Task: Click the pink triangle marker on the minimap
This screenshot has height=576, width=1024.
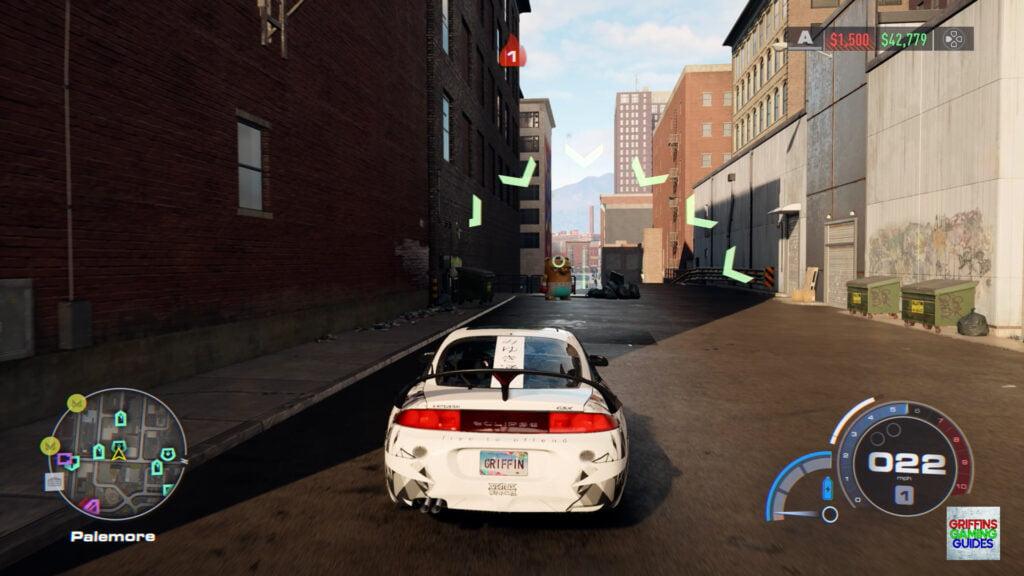Action: (x=91, y=506)
